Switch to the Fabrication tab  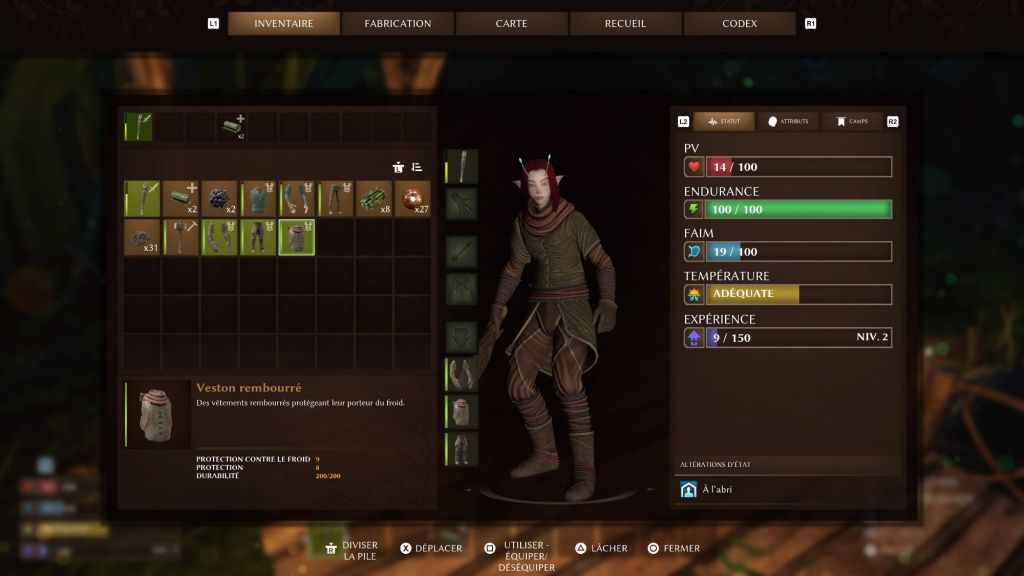[x=398, y=23]
